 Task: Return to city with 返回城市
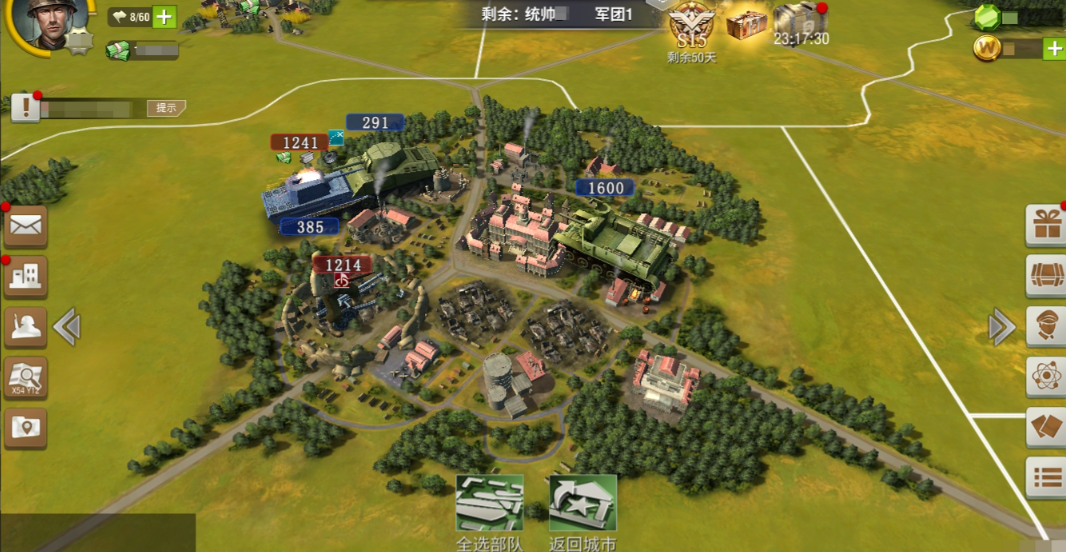pyautogui.click(x=582, y=507)
